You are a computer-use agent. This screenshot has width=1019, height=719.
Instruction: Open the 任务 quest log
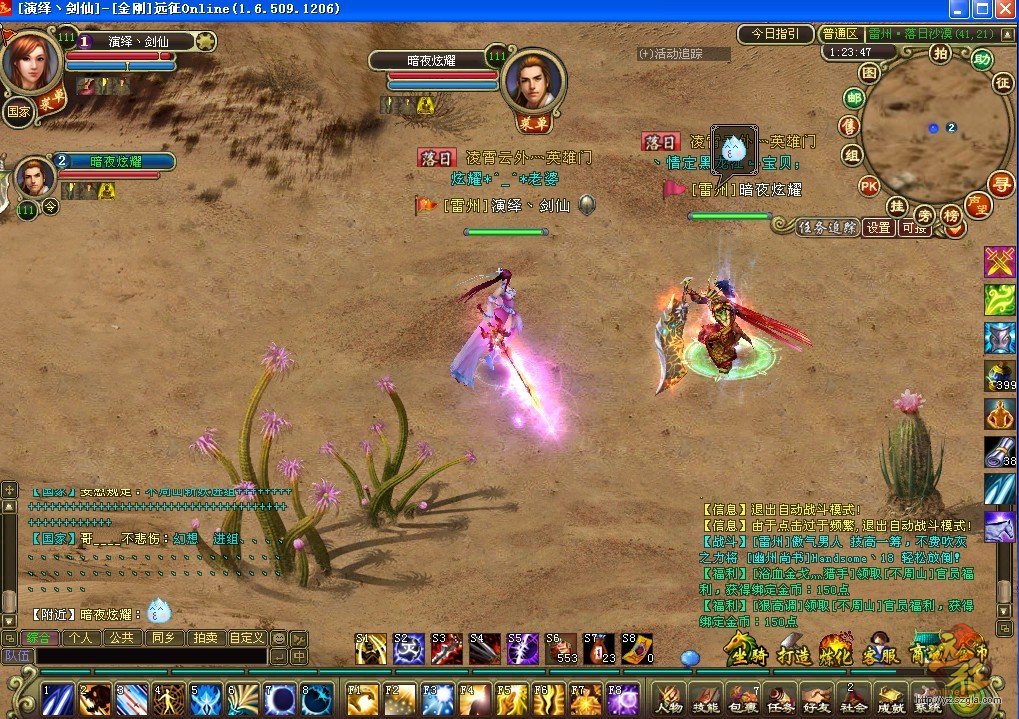click(777, 697)
